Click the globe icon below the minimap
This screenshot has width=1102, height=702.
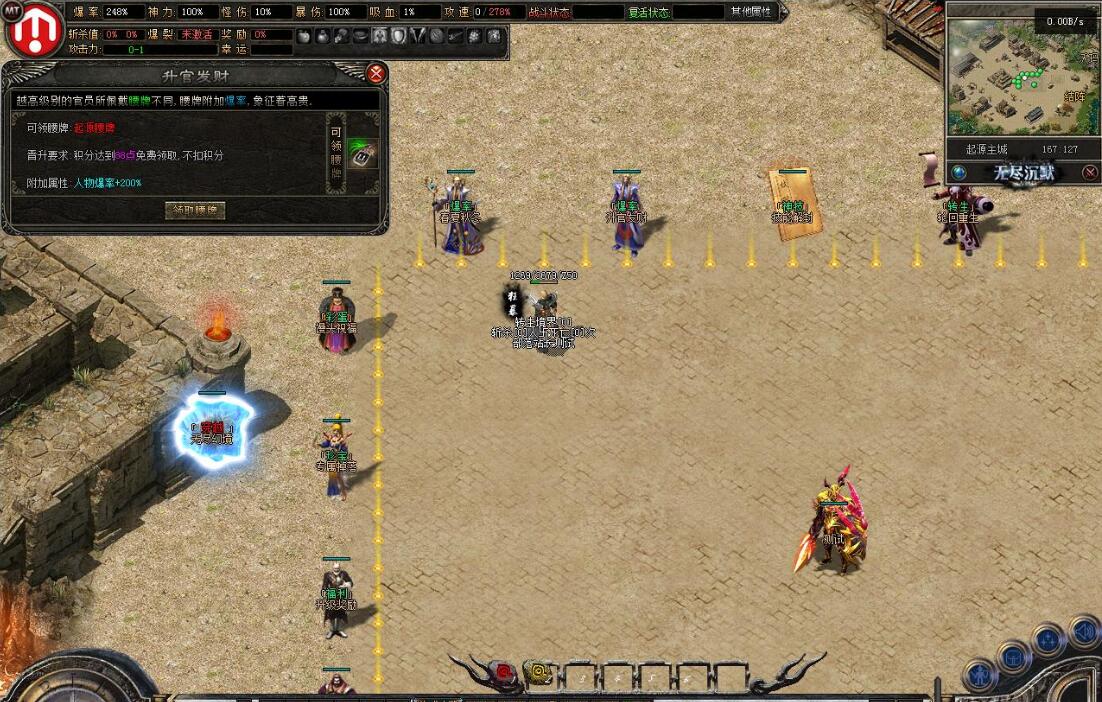tap(959, 172)
